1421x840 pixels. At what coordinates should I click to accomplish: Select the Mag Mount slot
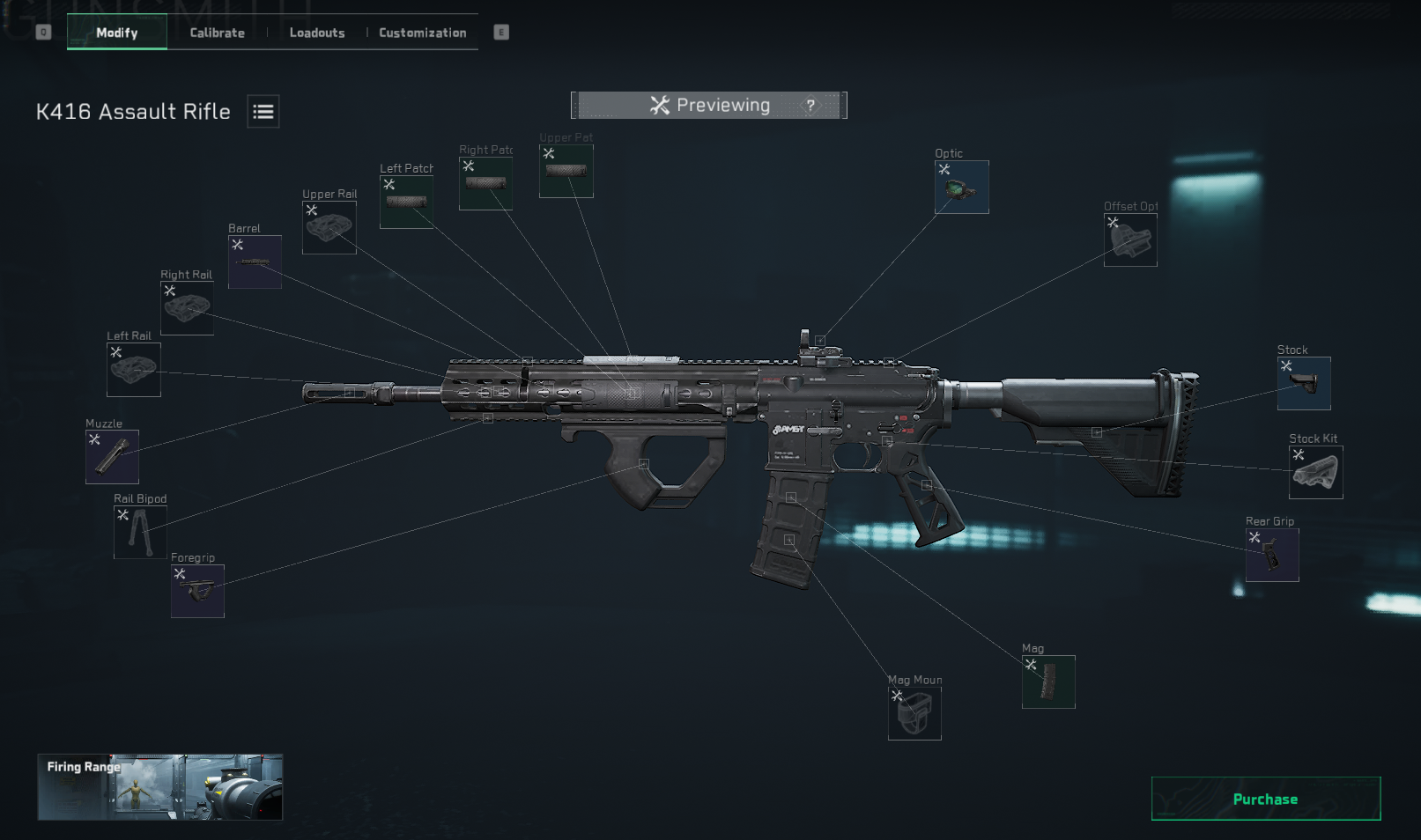(x=914, y=713)
